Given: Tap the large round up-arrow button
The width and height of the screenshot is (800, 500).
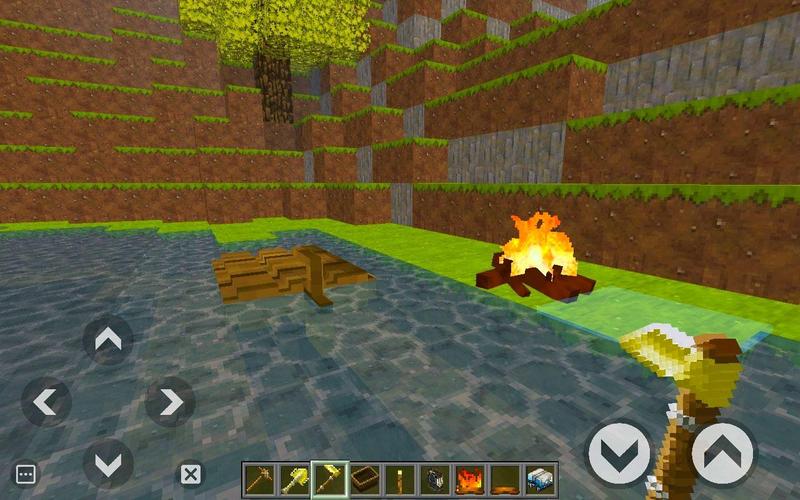Looking at the screenshot, I should coord(722,453).
